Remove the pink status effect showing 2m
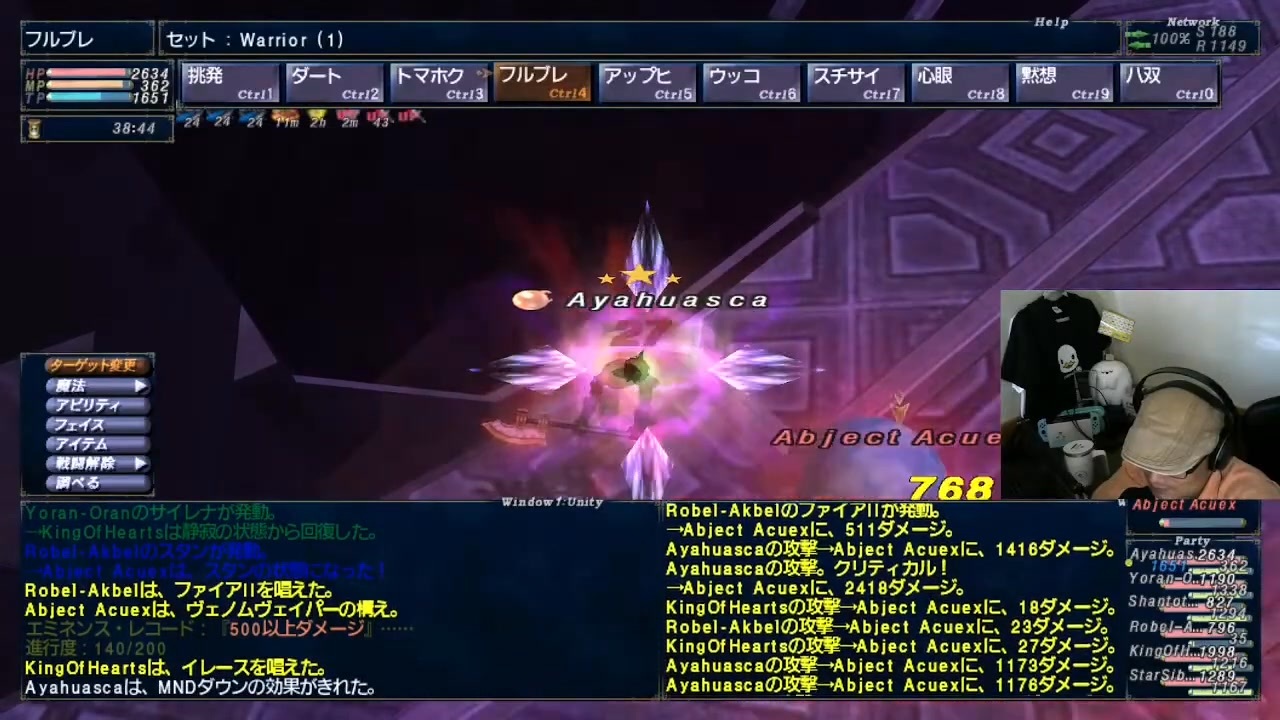Viewport: 1280px width, 720px height. pos(348,118)
